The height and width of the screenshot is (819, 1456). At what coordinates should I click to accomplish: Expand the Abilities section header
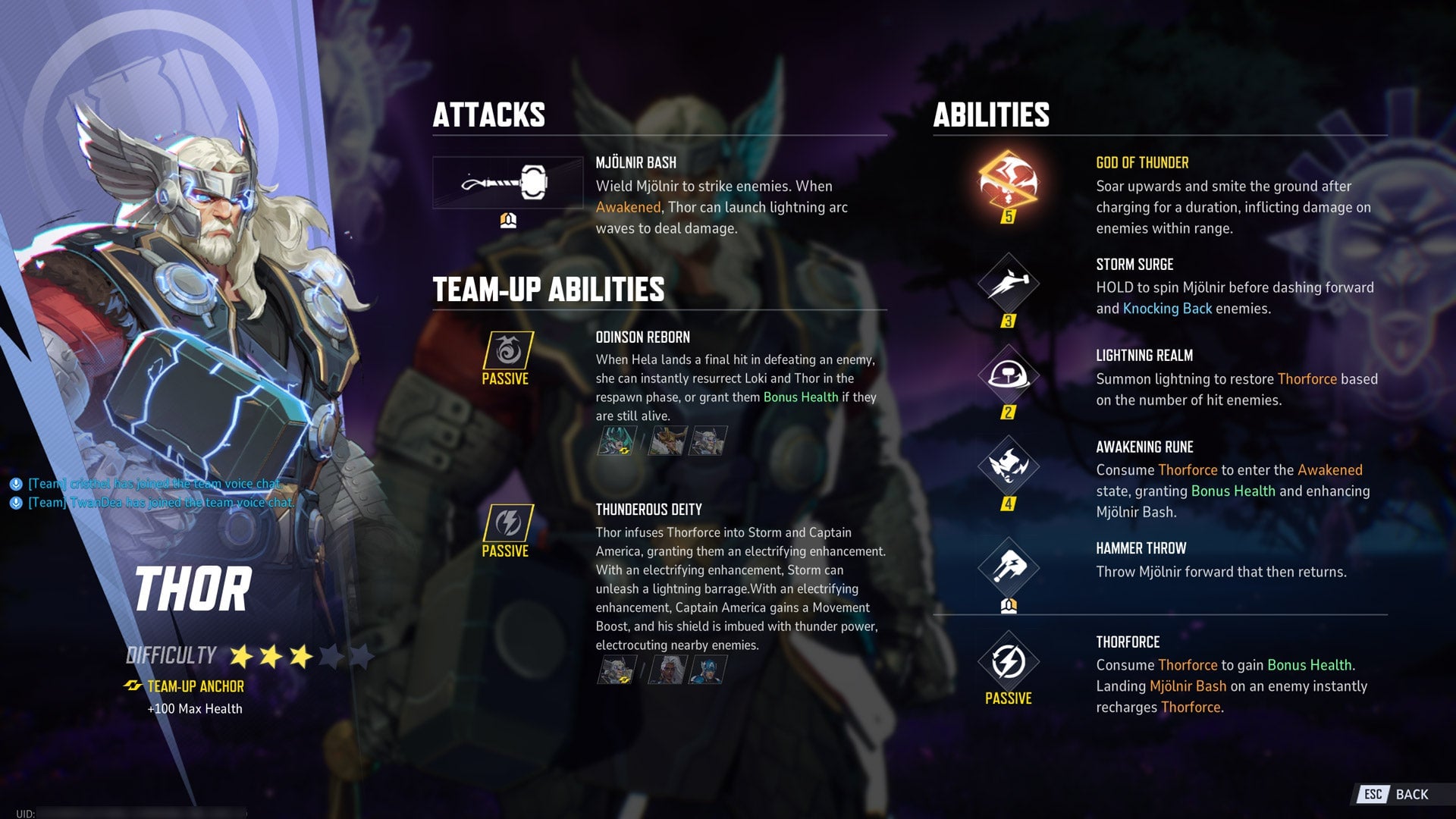click(x=991, y=115)
